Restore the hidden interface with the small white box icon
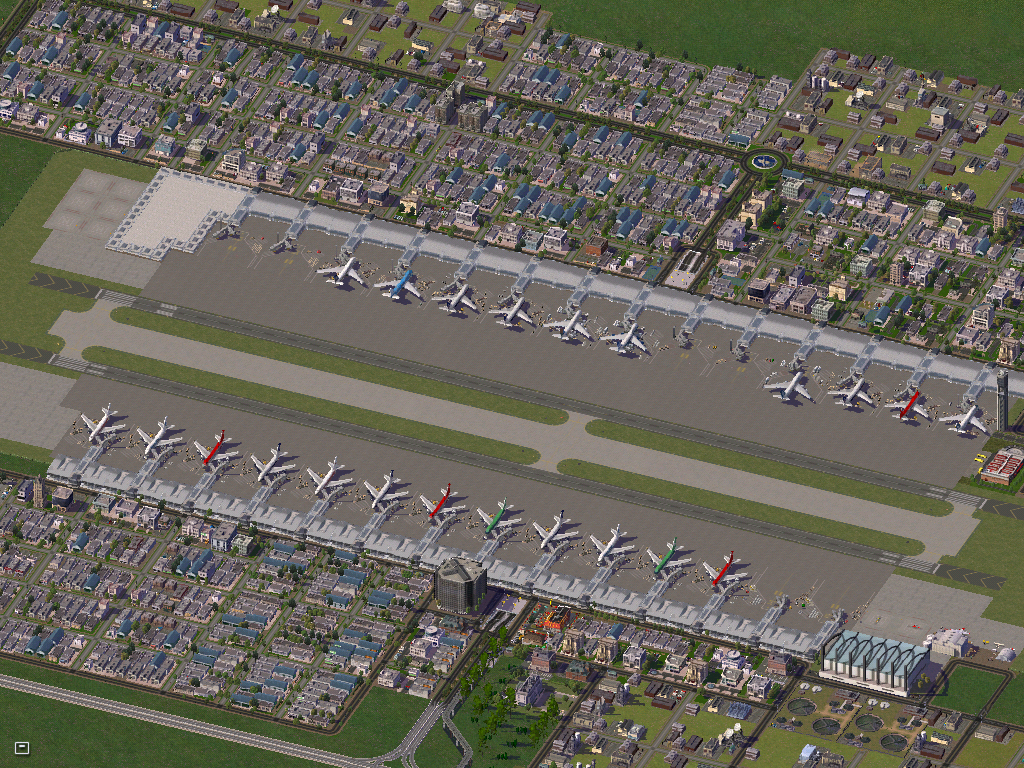Image resolution: width=1024 pixels, height=768 pixels. click(x=22, y=747)
